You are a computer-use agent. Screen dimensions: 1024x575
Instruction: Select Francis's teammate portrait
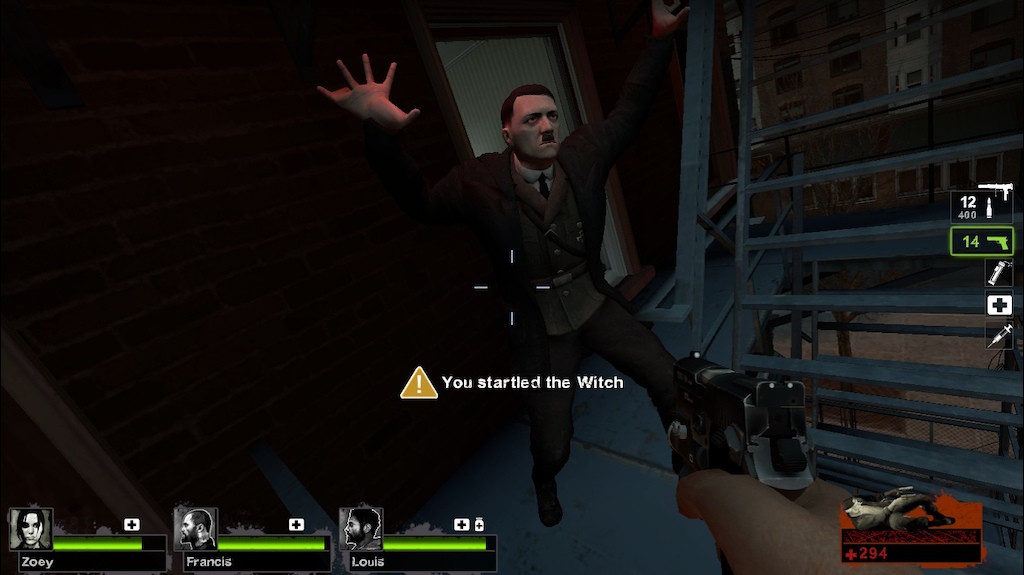point(195,529)
